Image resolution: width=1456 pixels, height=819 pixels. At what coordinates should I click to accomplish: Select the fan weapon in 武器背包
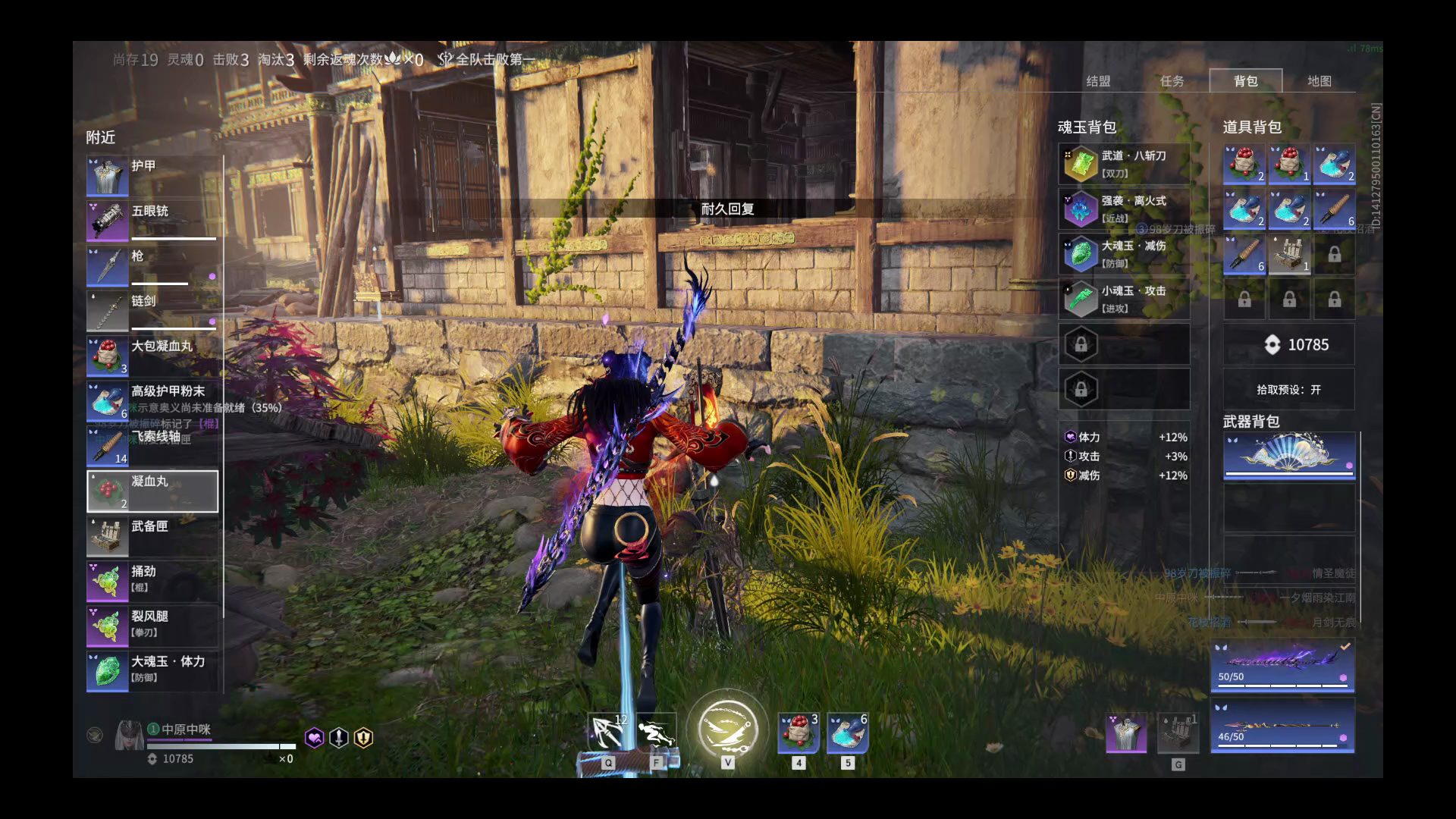tap(1288, 457)
